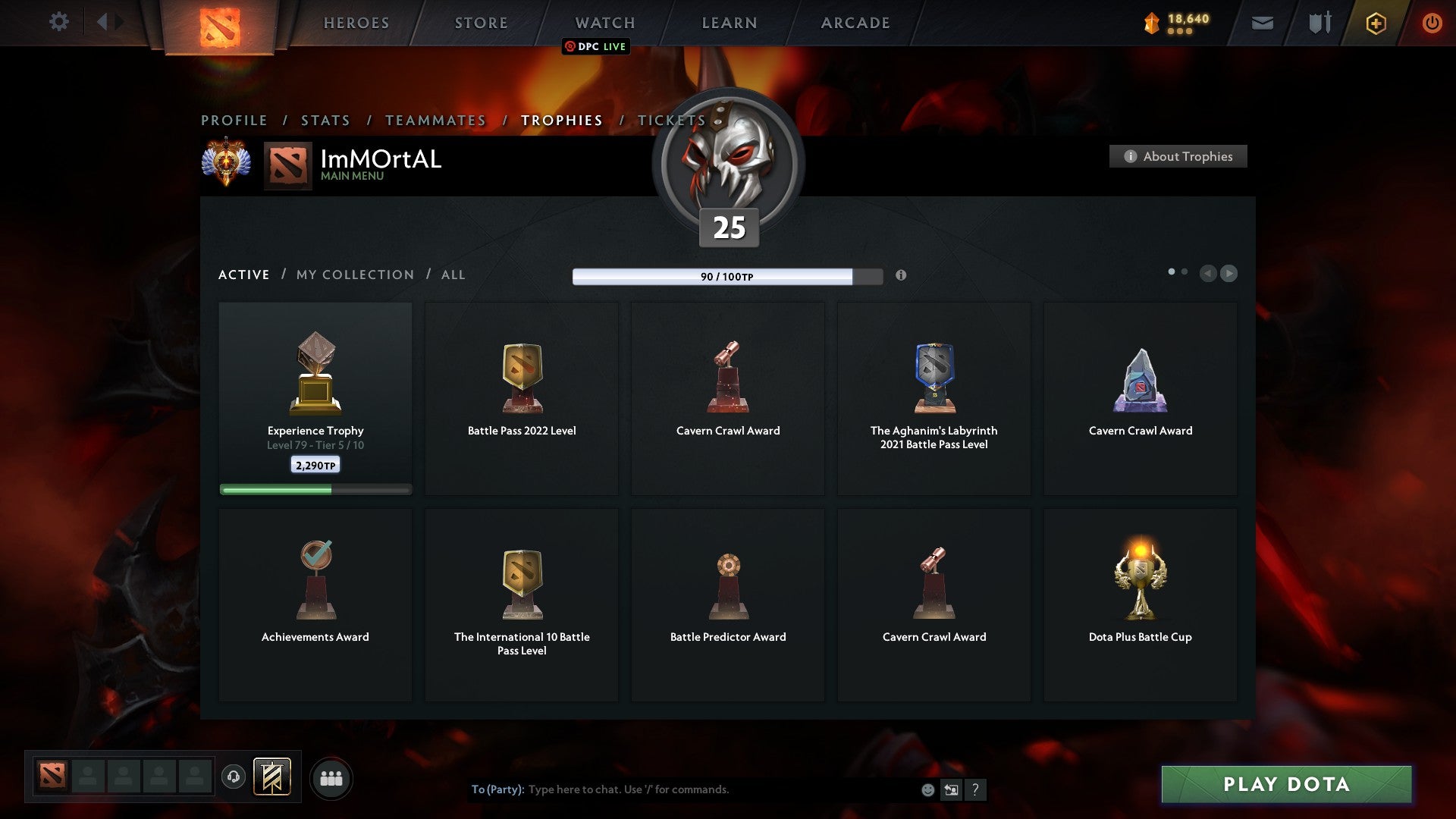Click the About Trophies button
The image size is (1456, 819).
pyautogui.click(x=1178, y=156)
